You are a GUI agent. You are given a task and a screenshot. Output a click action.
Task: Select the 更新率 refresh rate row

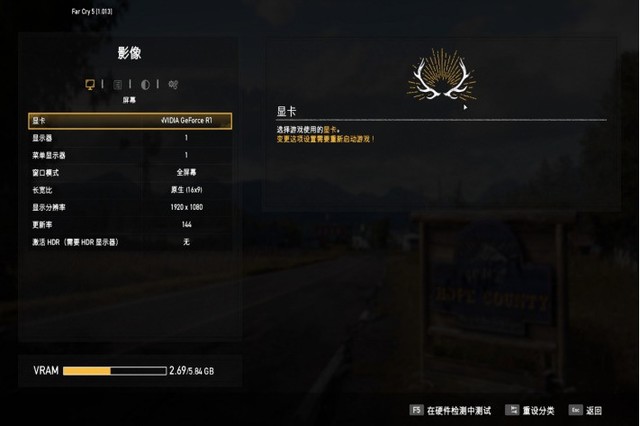(131, 225)
